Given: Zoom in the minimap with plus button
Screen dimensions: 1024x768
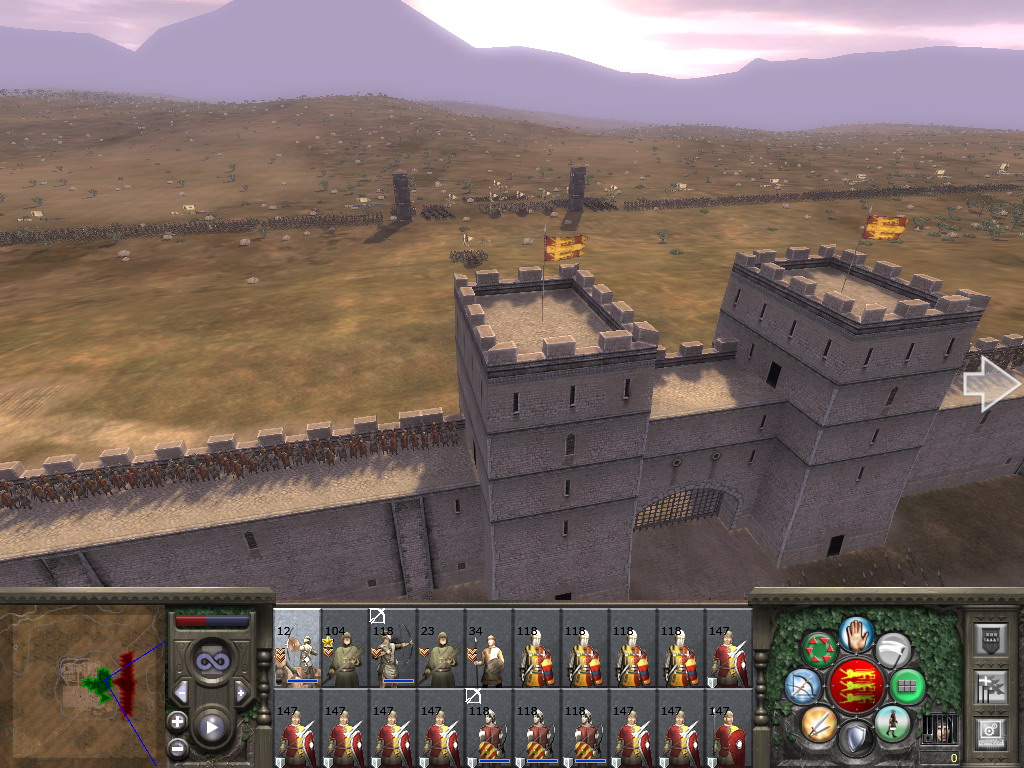Looking at the screenshot, I should click(177, 721).
